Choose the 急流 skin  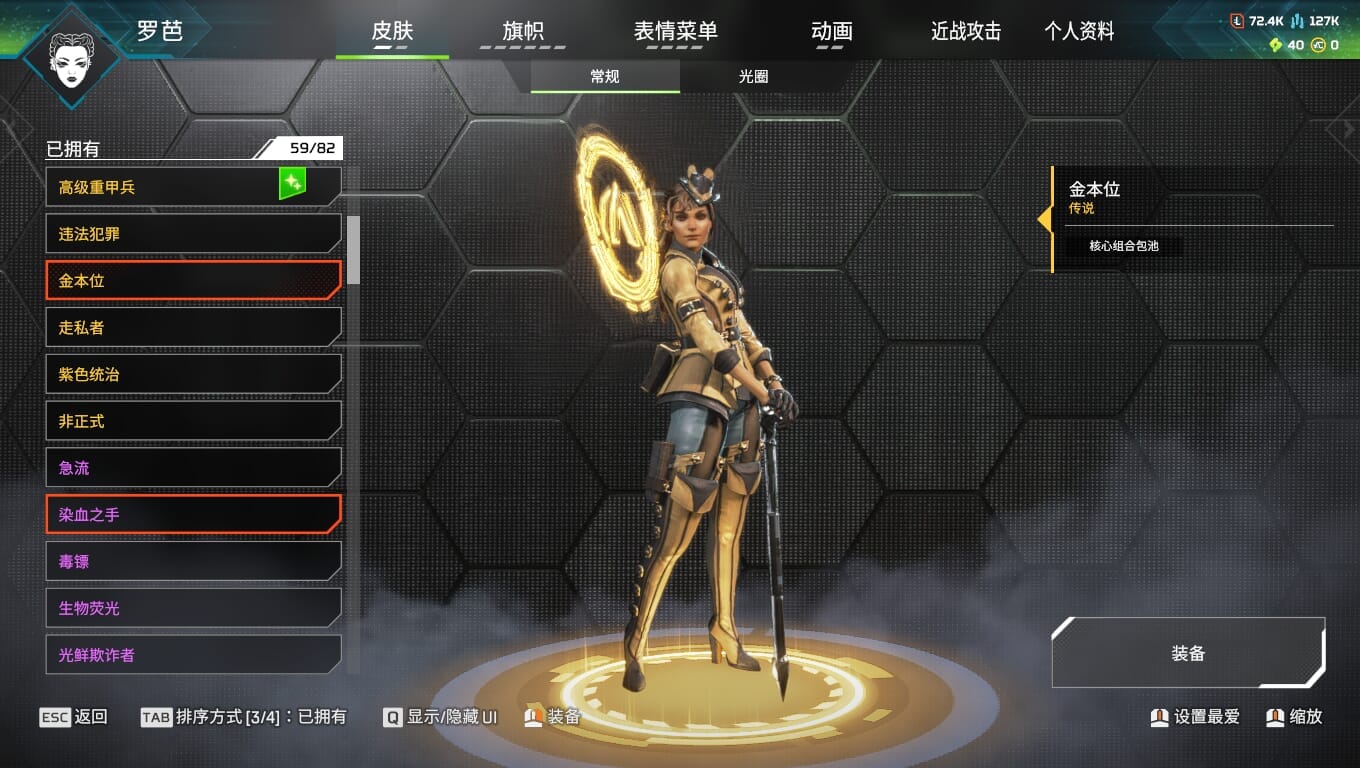(x=193, y=468)
